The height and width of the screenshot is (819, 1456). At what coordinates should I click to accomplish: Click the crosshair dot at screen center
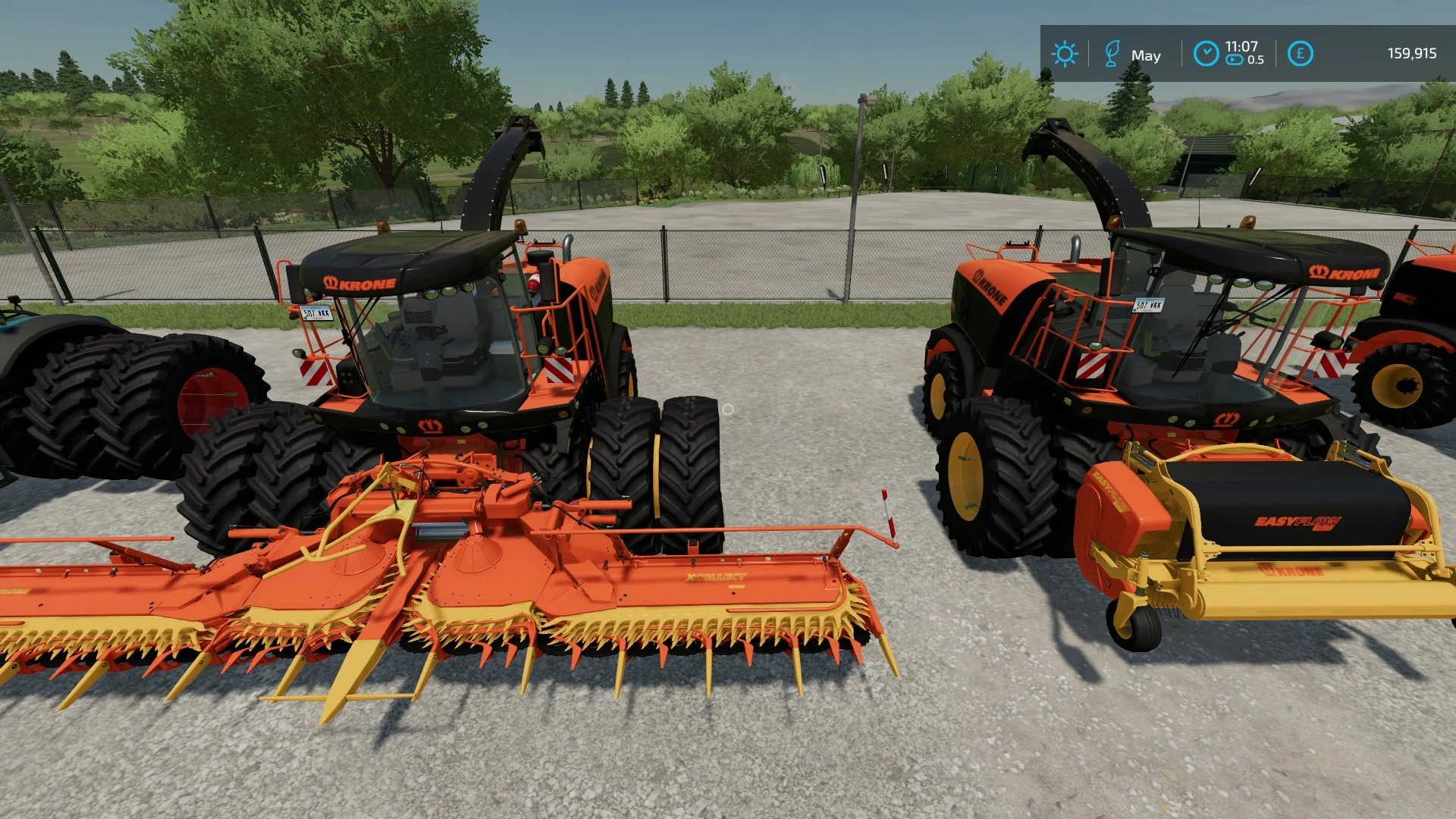pyautogui.click(x=728, y=409)
